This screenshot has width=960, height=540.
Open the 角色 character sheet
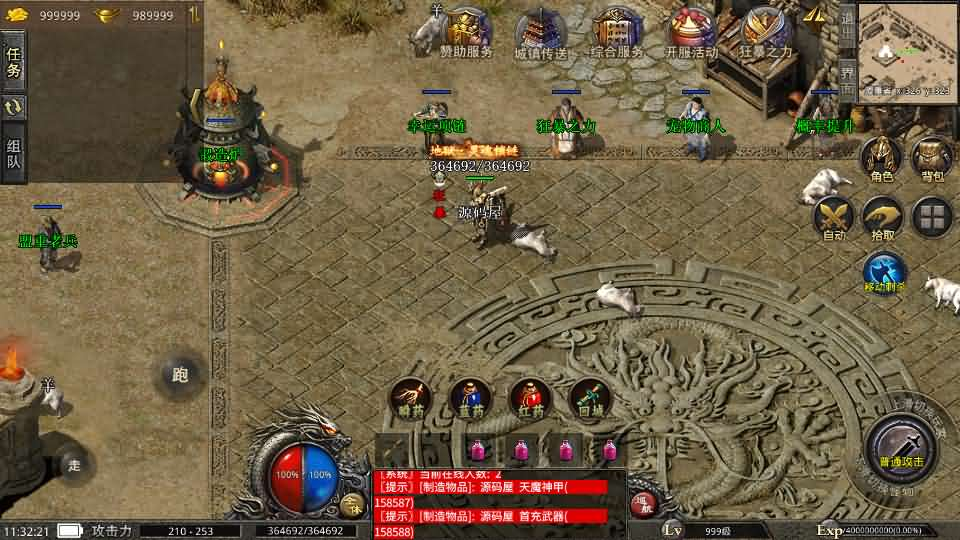click(882, 160)
